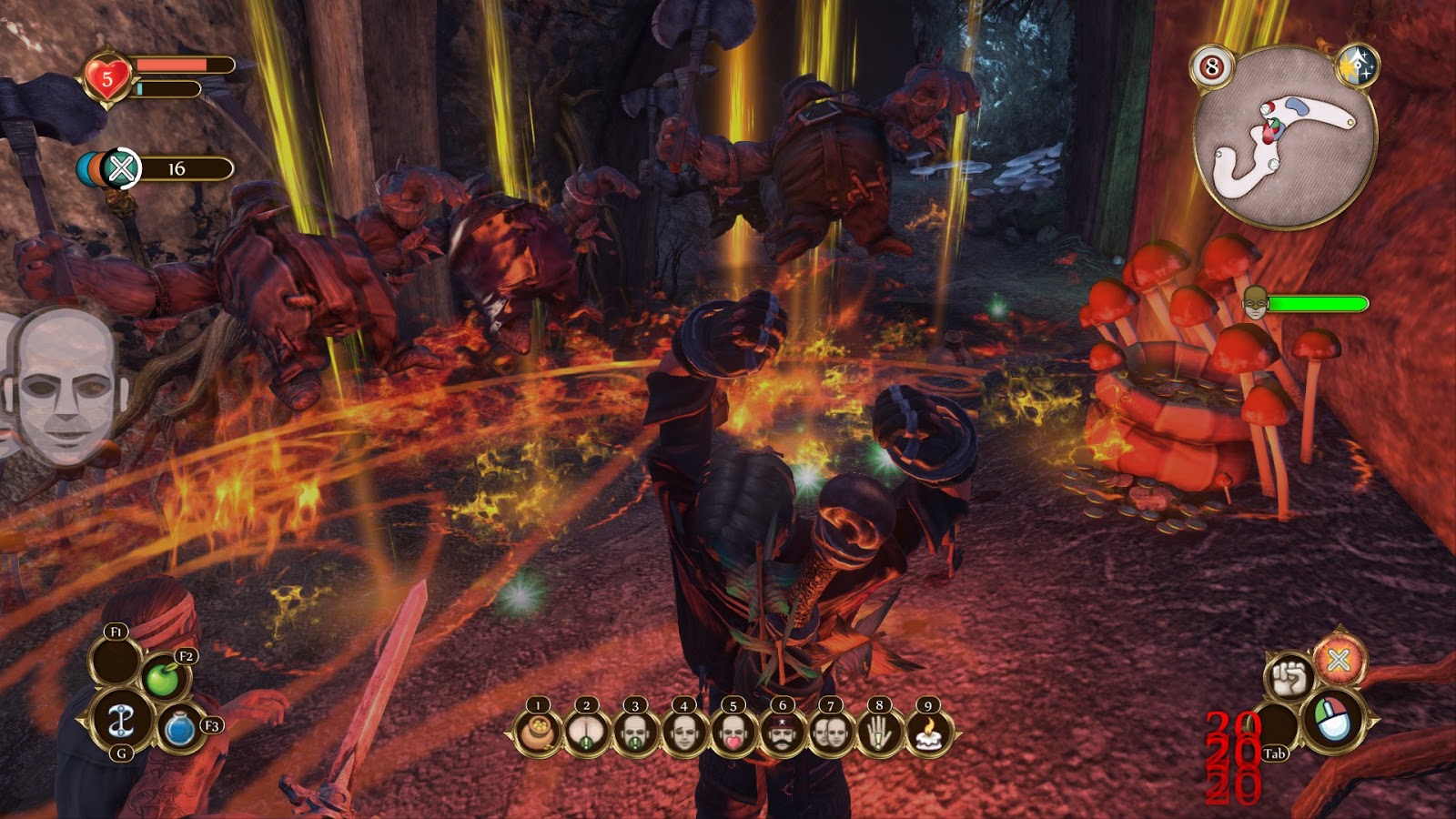Use the green apple food slot
The width and height of the screenshot is (1456, 819).
pyautogui.click(x=164, y=679)
